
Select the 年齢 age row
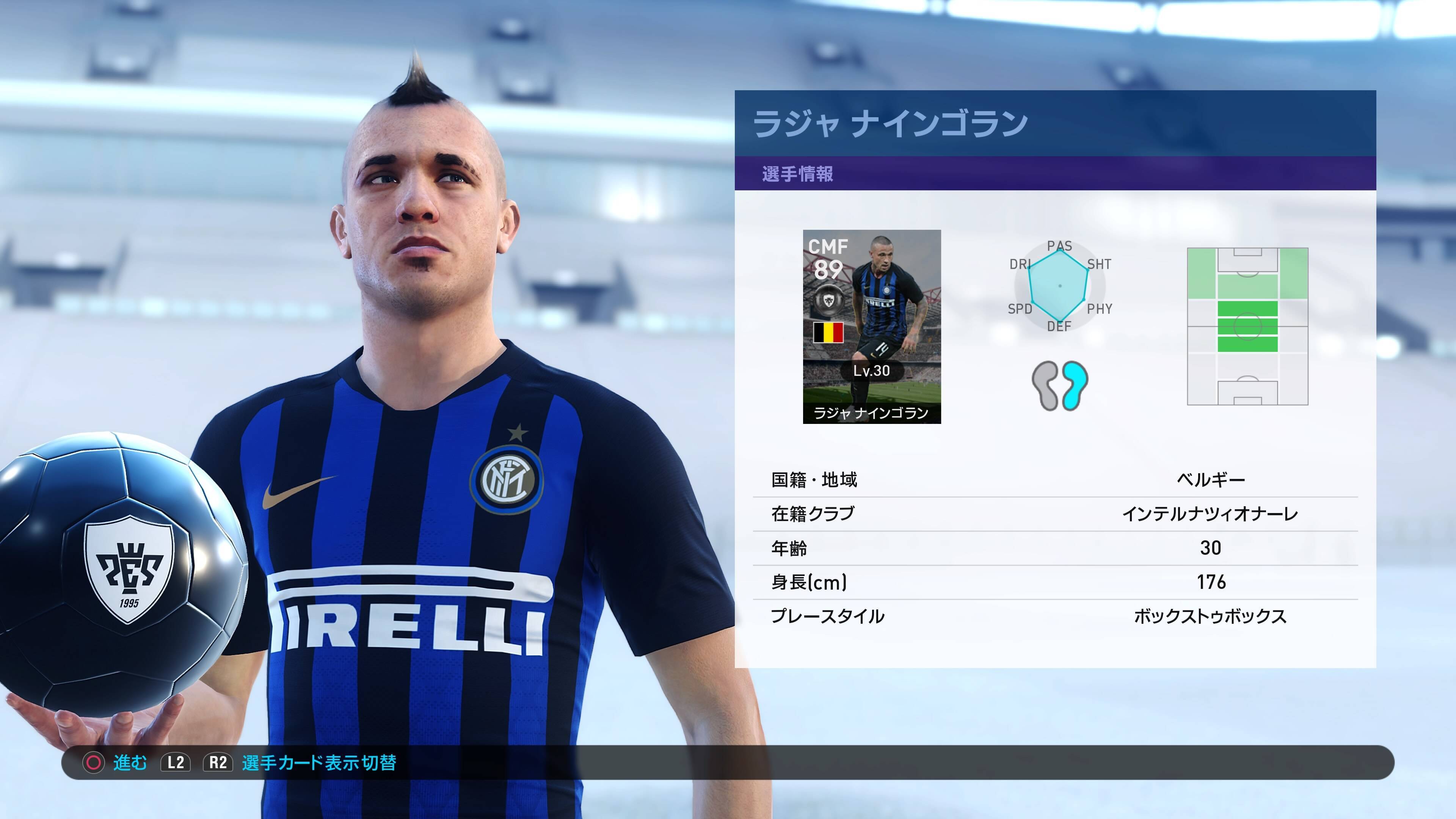tap(1055, 548)
